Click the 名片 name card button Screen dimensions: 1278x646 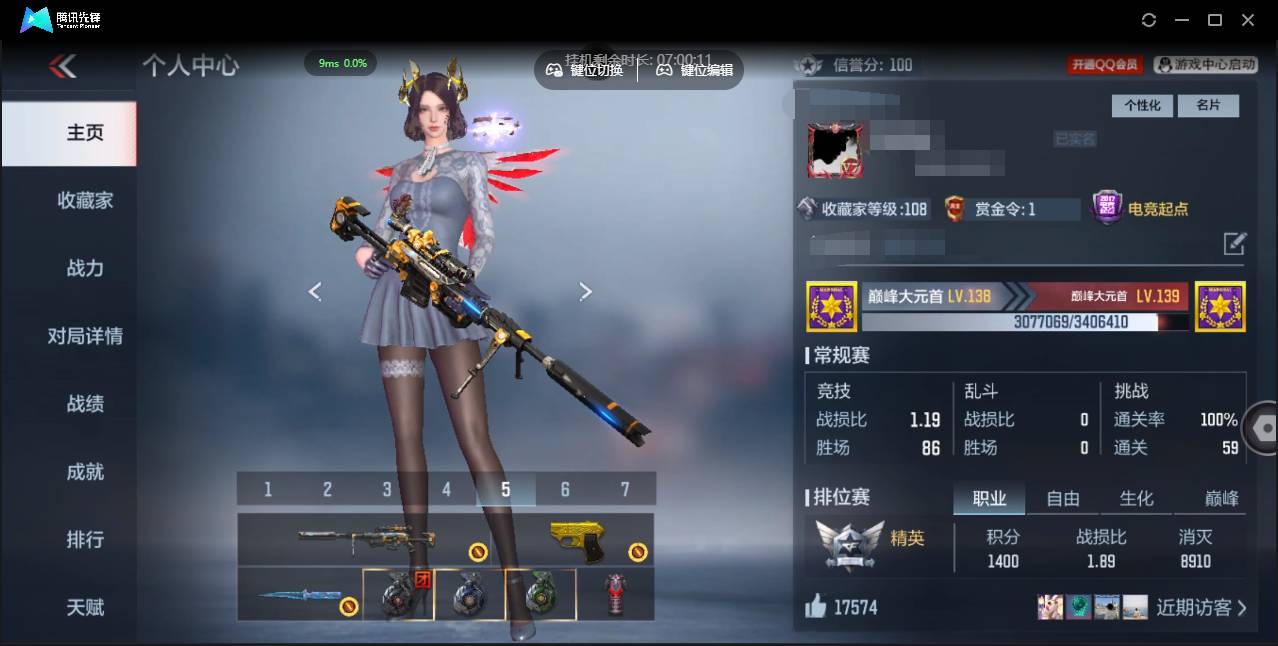coord(1207,105)
